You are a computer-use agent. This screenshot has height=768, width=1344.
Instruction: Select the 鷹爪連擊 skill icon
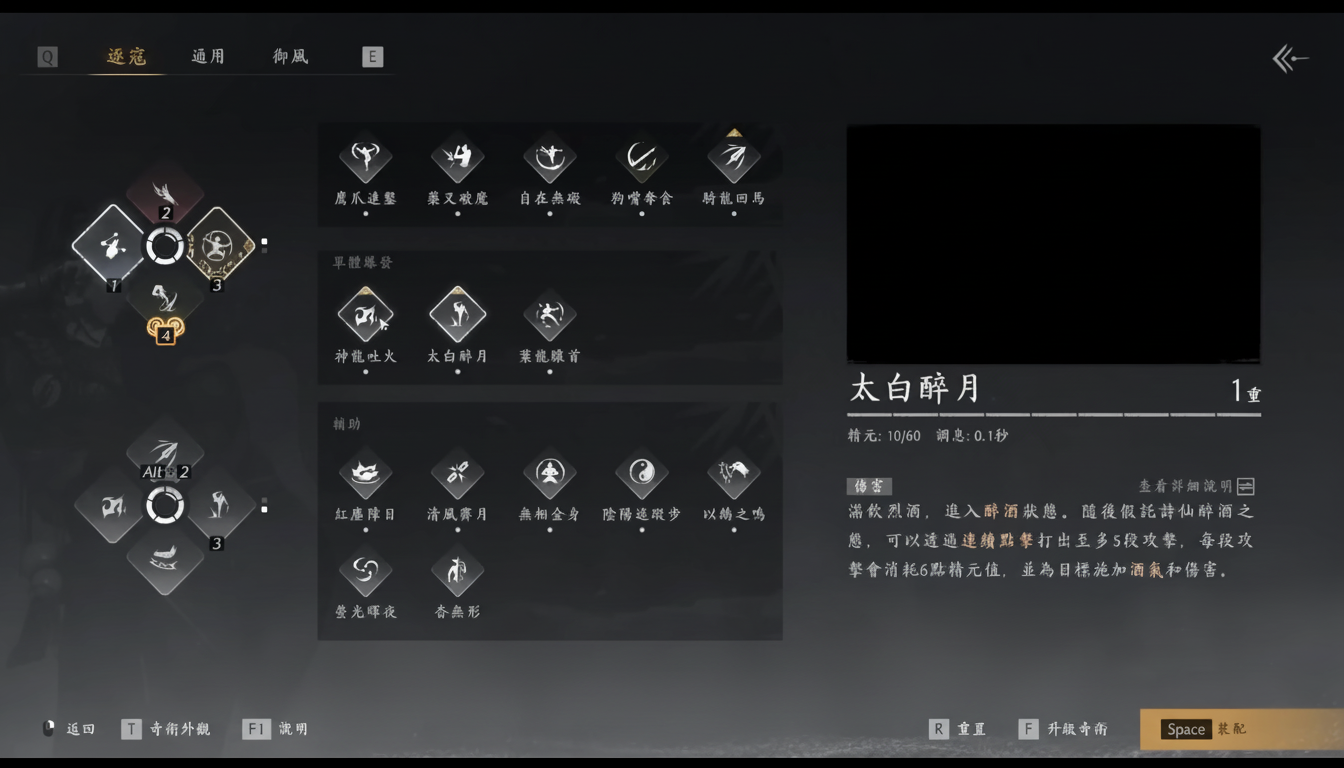coord(365,157)
